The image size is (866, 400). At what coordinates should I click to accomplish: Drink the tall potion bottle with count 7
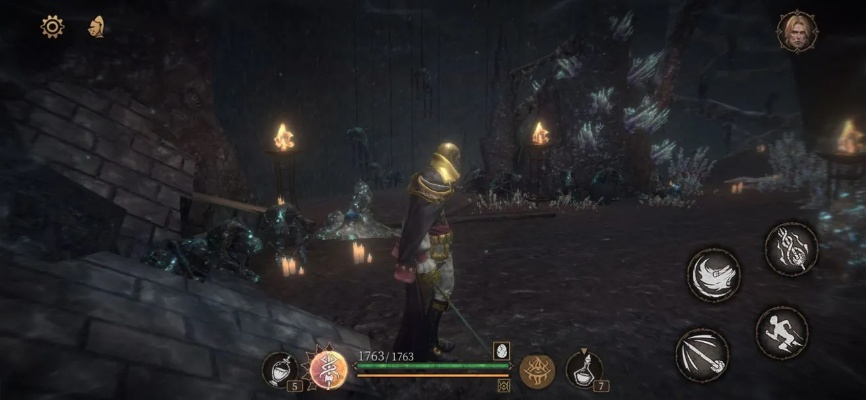[x=583, y=368]
